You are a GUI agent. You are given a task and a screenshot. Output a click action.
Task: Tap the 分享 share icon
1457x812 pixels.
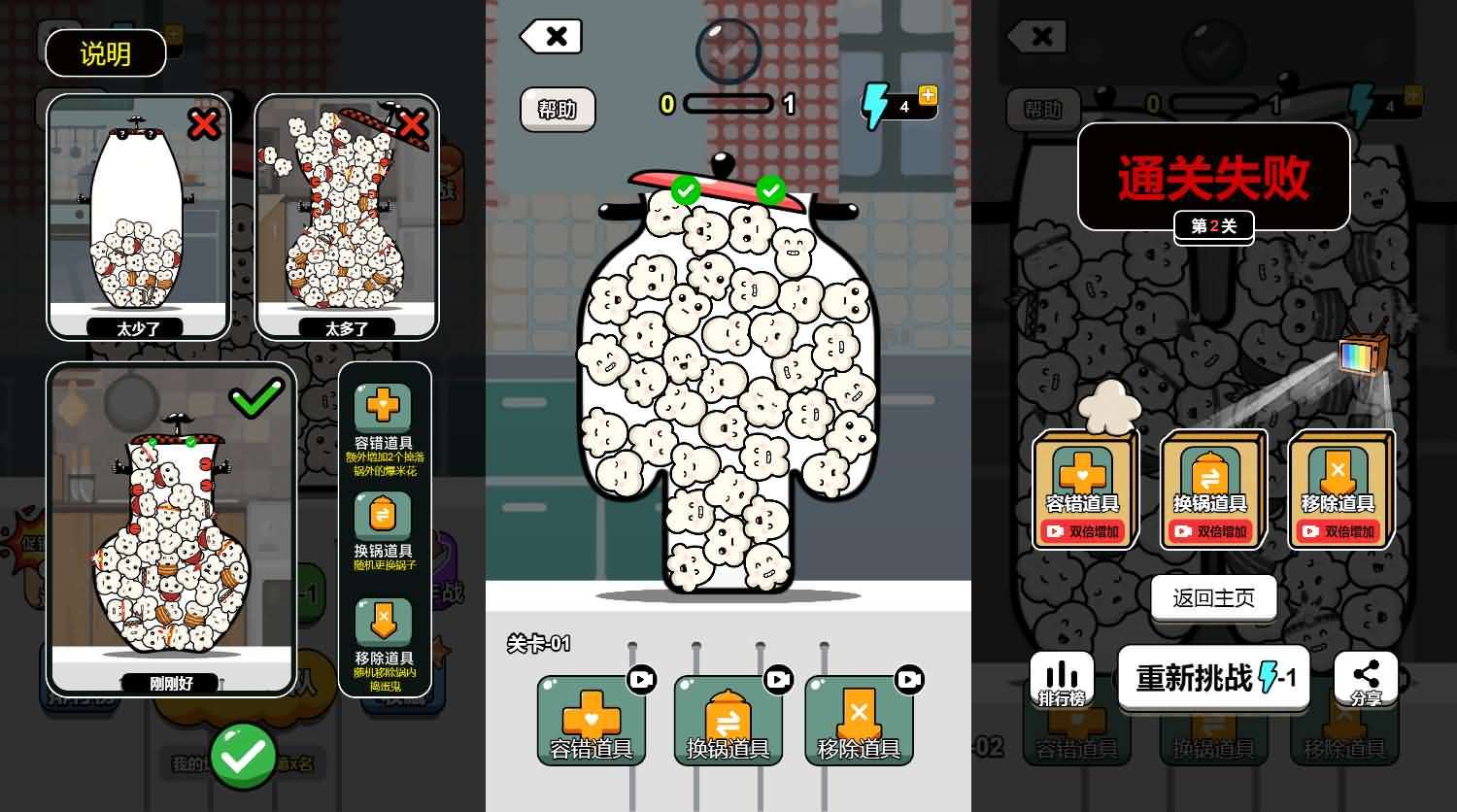[x=1367, y=678]
